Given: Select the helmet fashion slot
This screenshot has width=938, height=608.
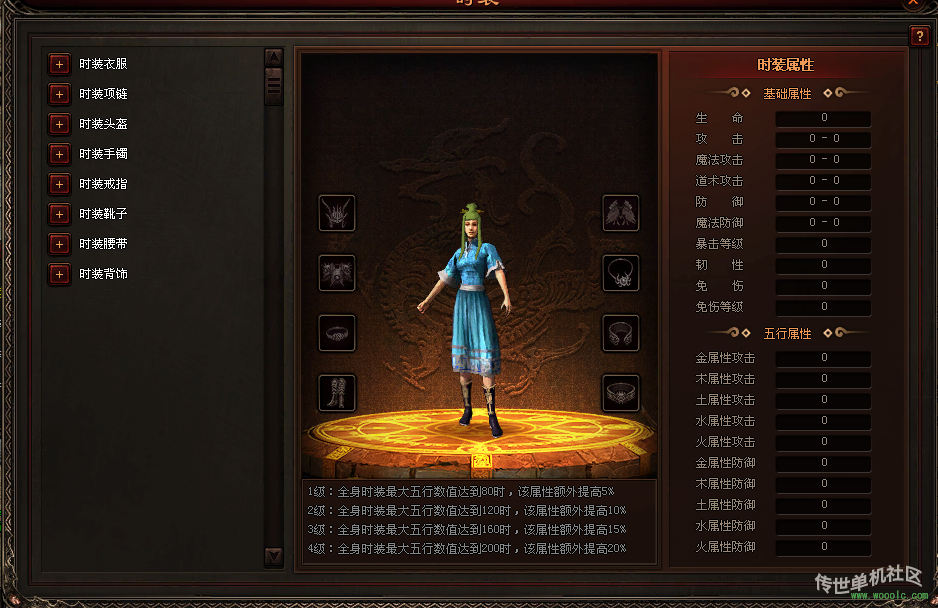Looking at the screenshot, I should (x=337, y=212).
